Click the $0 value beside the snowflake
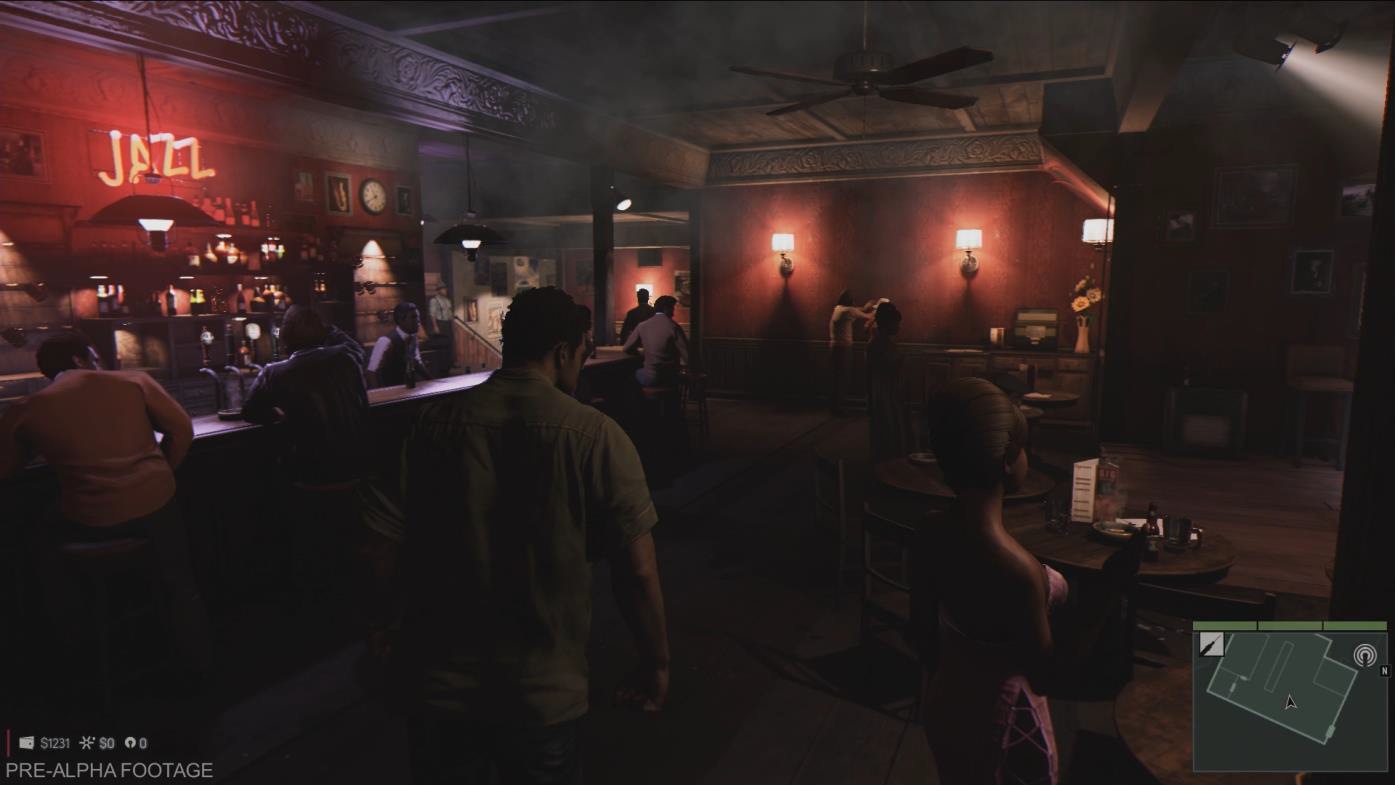Viewport: 1395px width, 785px height. pos(106,742)
